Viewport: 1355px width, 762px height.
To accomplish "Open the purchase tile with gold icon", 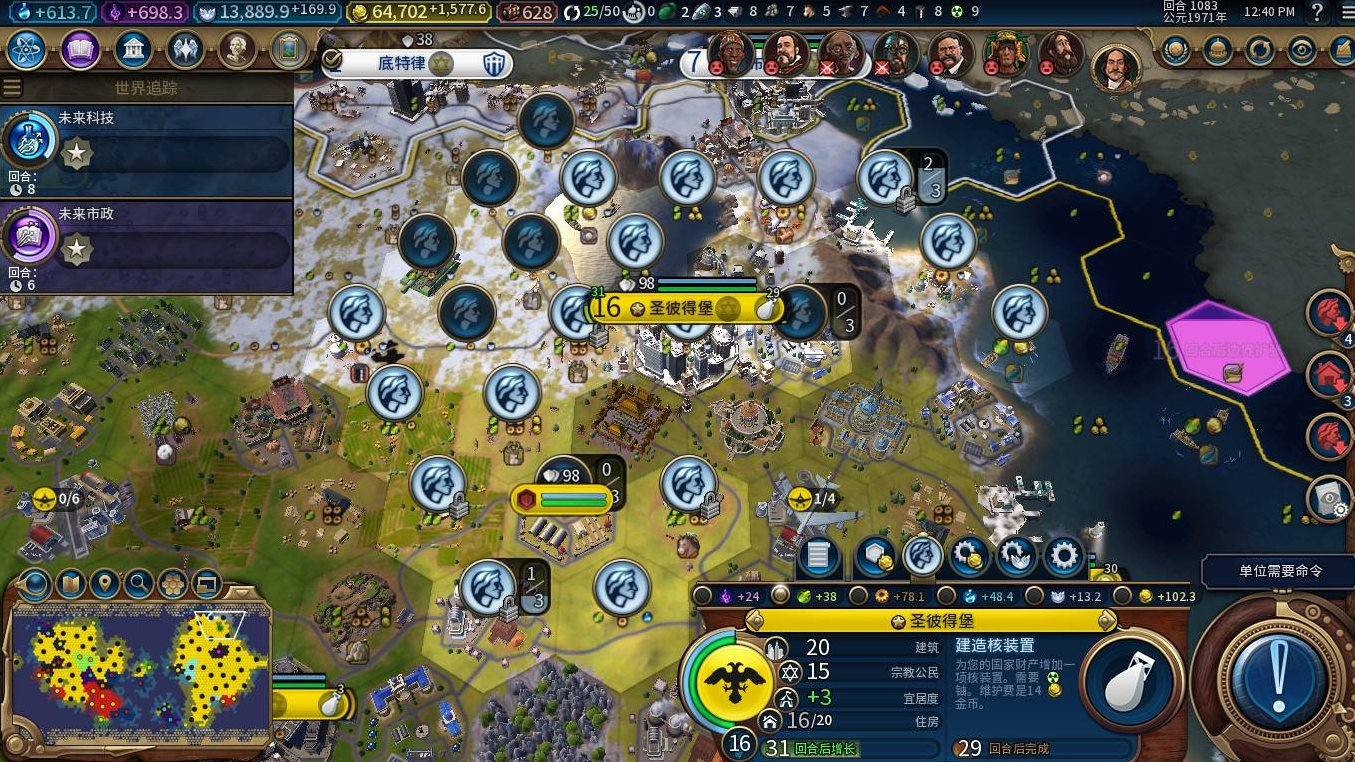I will click(872, 556).
